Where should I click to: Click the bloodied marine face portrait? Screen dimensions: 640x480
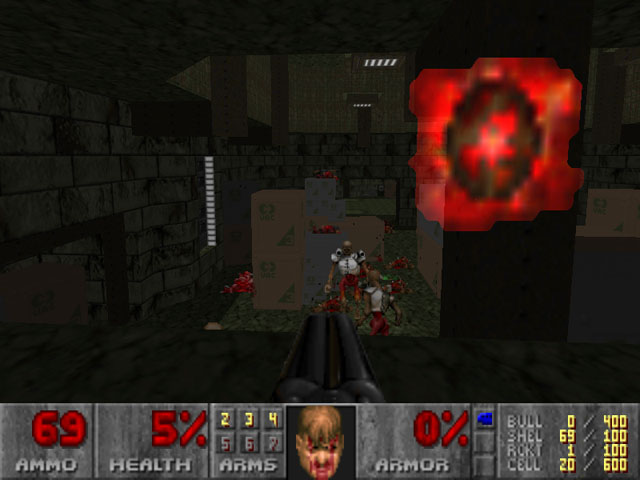coord(320,441)
